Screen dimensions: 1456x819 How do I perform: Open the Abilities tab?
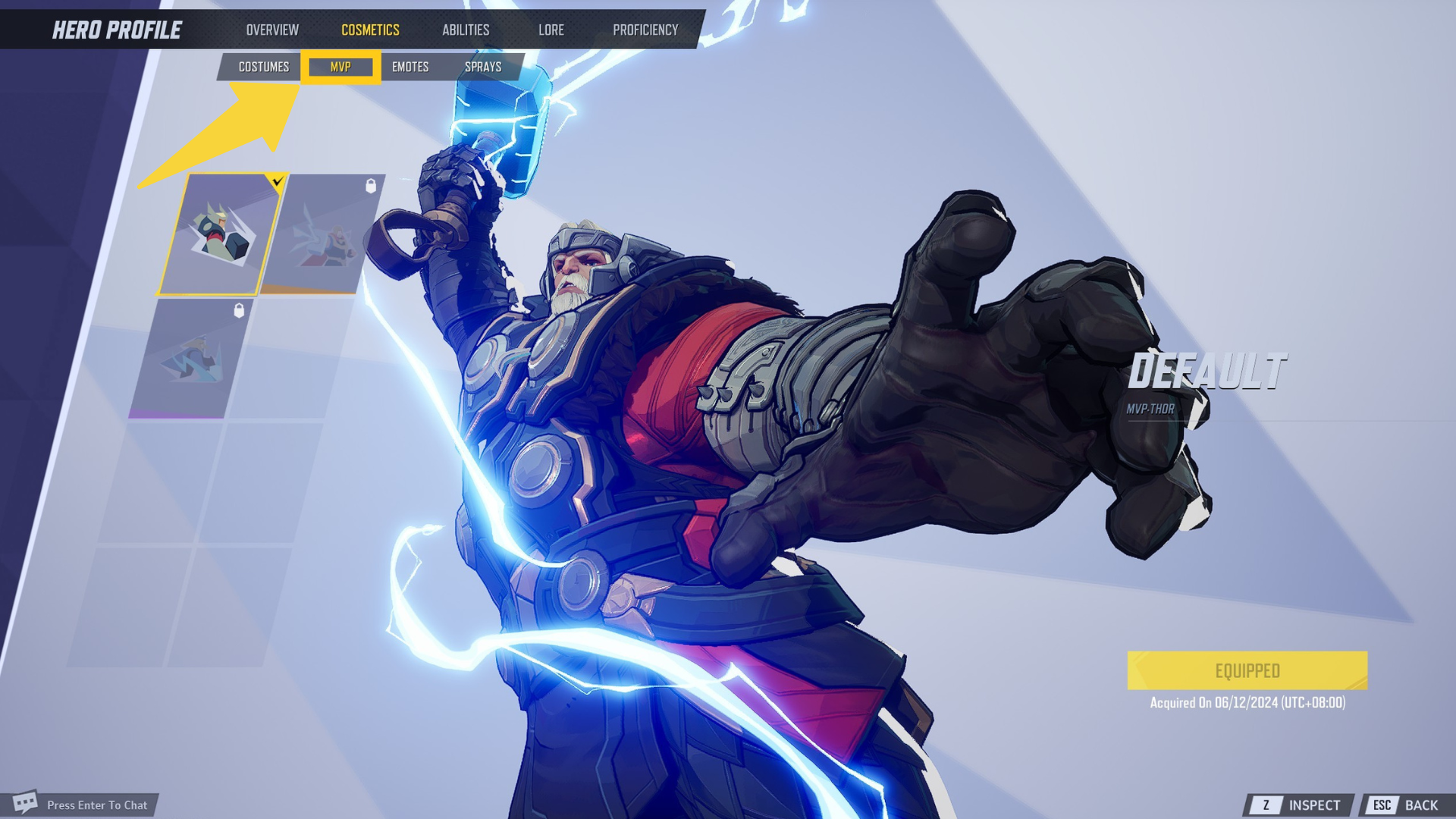[466, 30]
